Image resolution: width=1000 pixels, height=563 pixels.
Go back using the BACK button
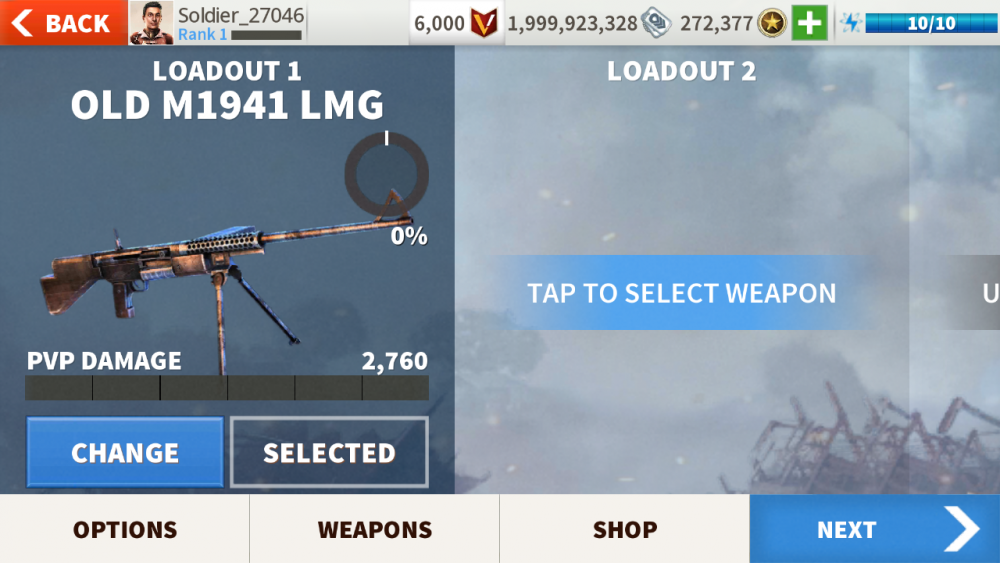pos(62,22)
